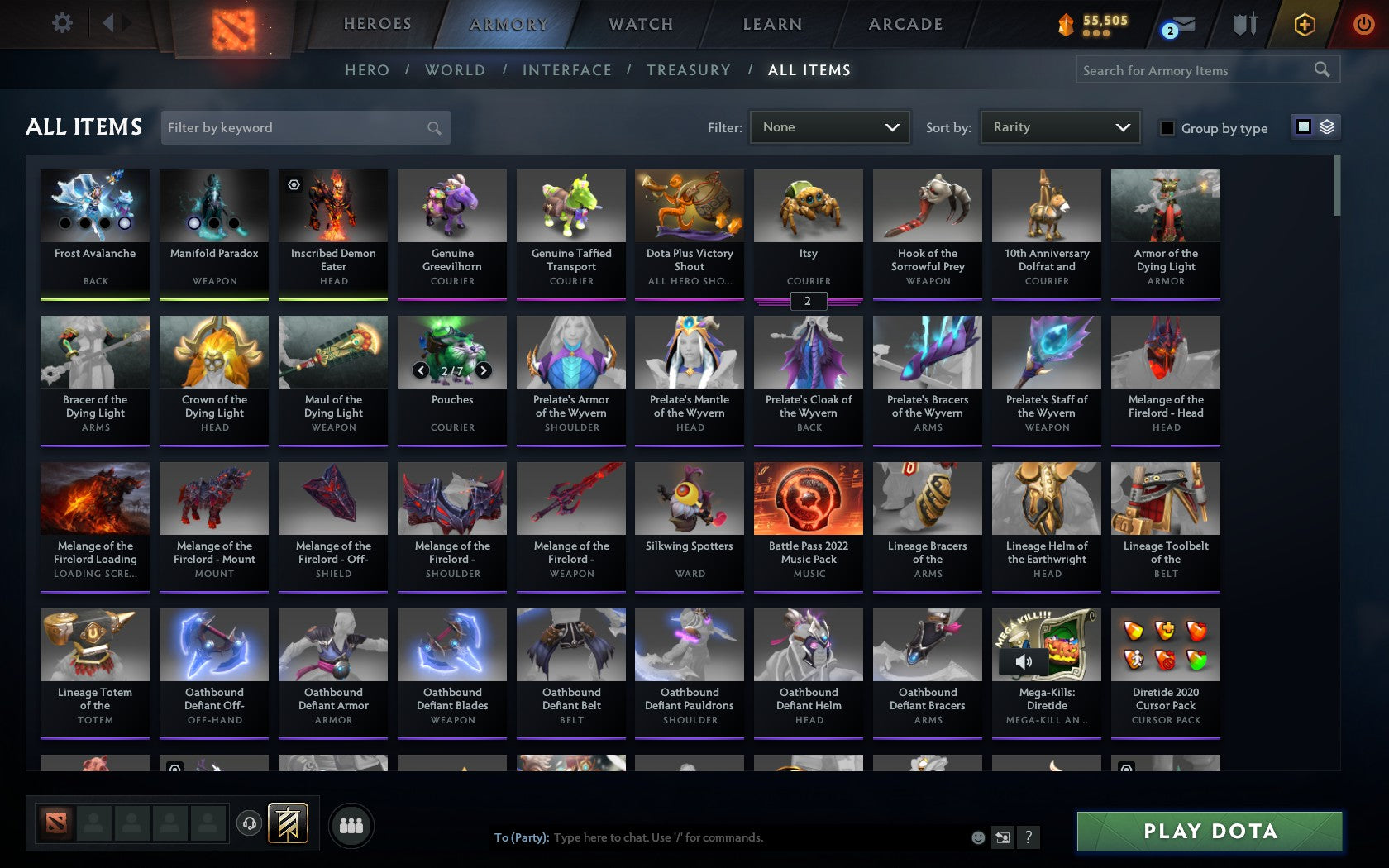Click the friends list icon near Play Dota

coord(352,824)
